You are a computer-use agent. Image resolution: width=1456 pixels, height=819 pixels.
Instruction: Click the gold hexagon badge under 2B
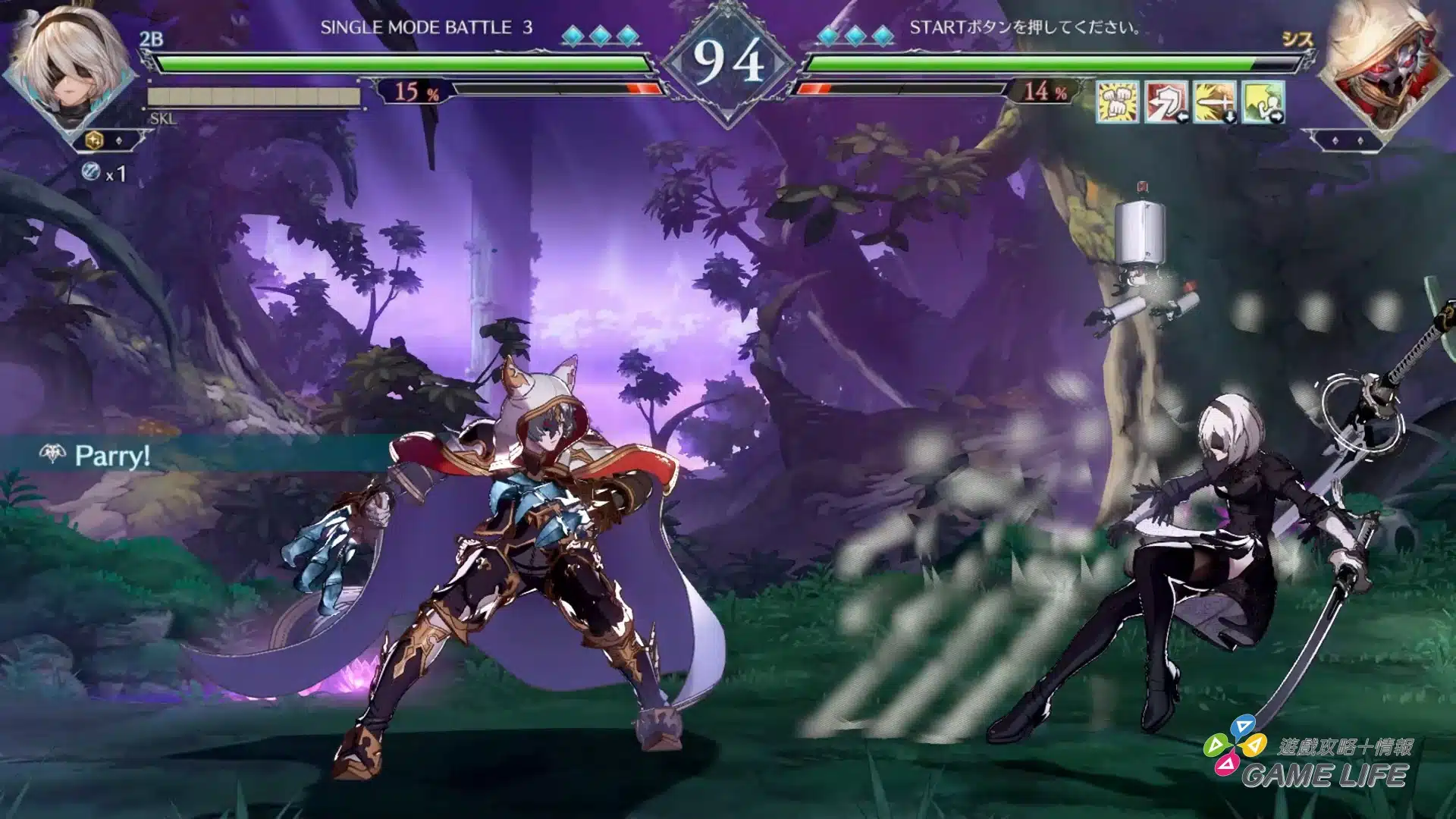[x=96, y=140]
